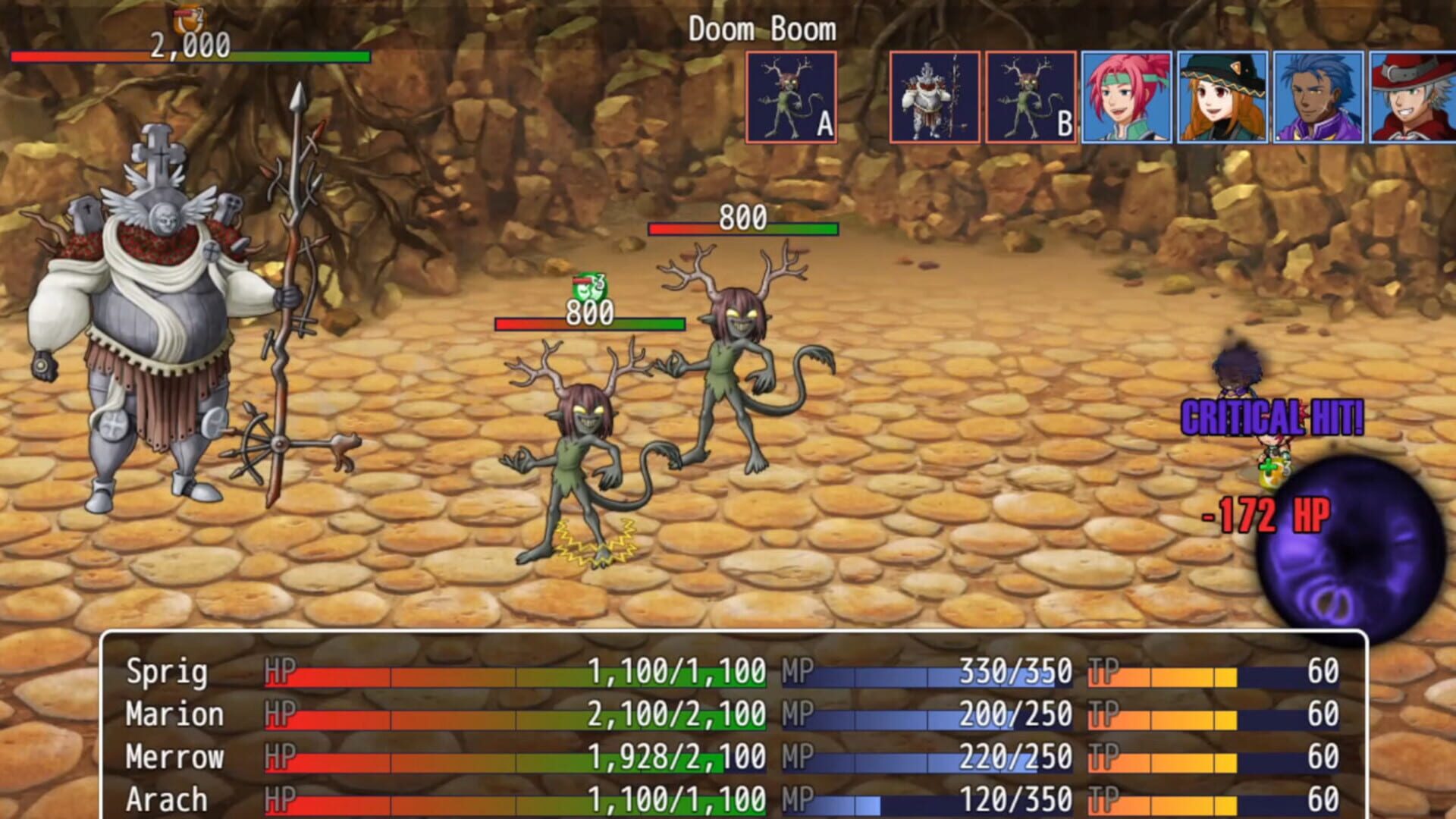Click the Doom Boom battle title
The image size is (1456, 819).
click(x=762, y=30)
